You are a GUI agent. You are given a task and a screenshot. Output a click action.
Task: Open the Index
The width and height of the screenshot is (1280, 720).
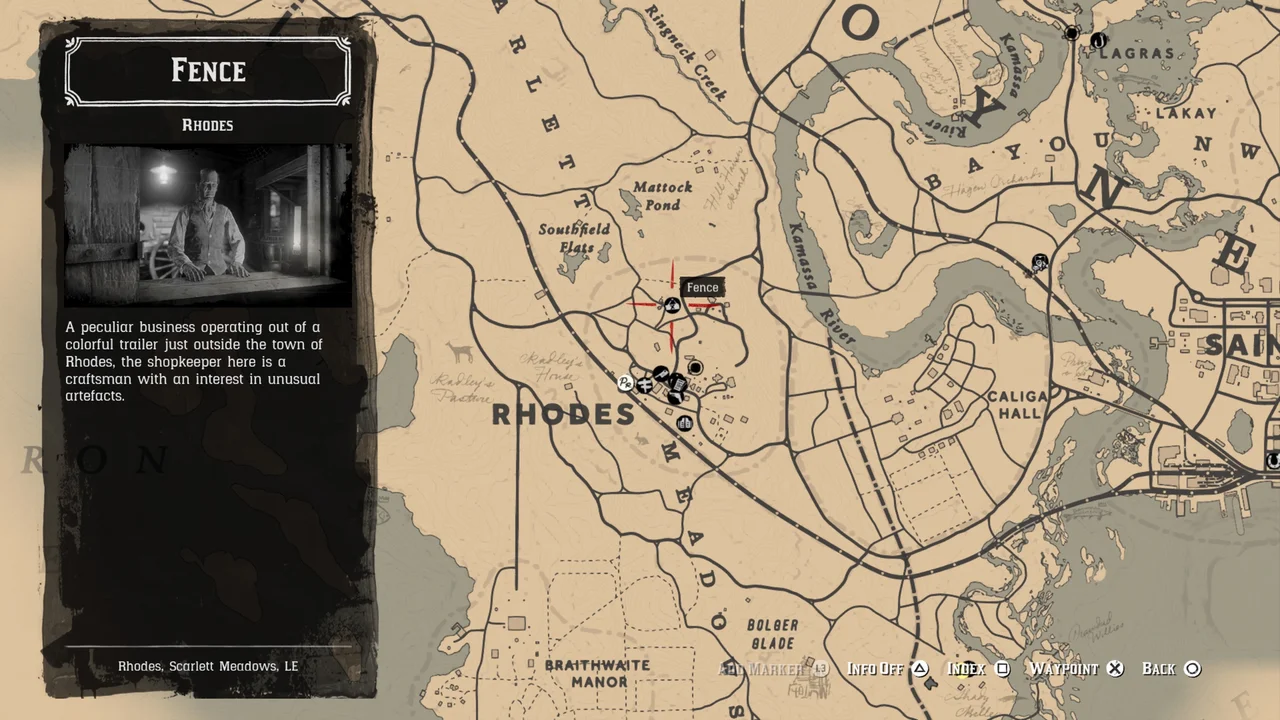click(x=972, y=668)
